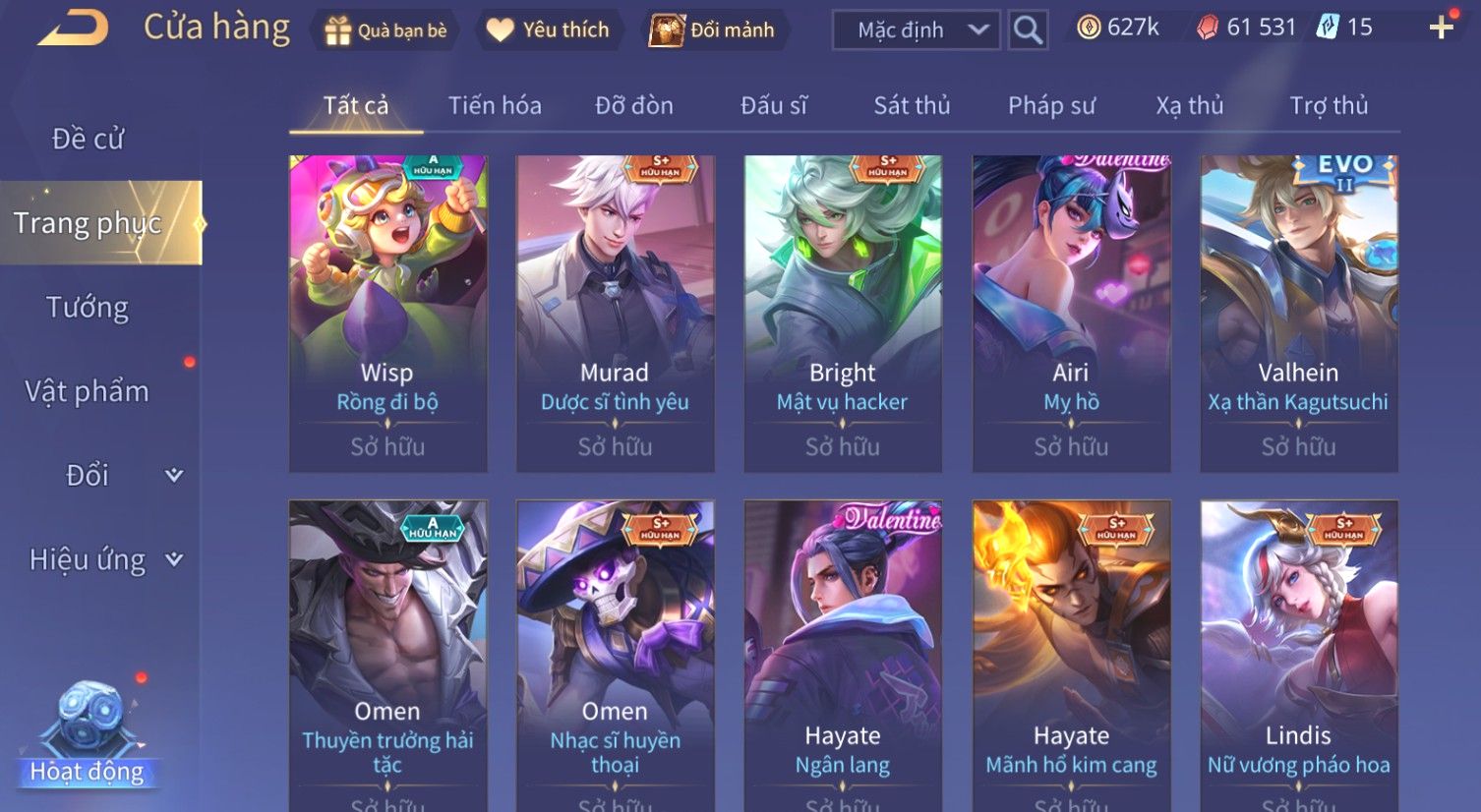Switch to the Tiến hóa tab
Image resolution: width=1481 pixels, height=812 pixels.
pyautogui.click(x=495, y=105)
